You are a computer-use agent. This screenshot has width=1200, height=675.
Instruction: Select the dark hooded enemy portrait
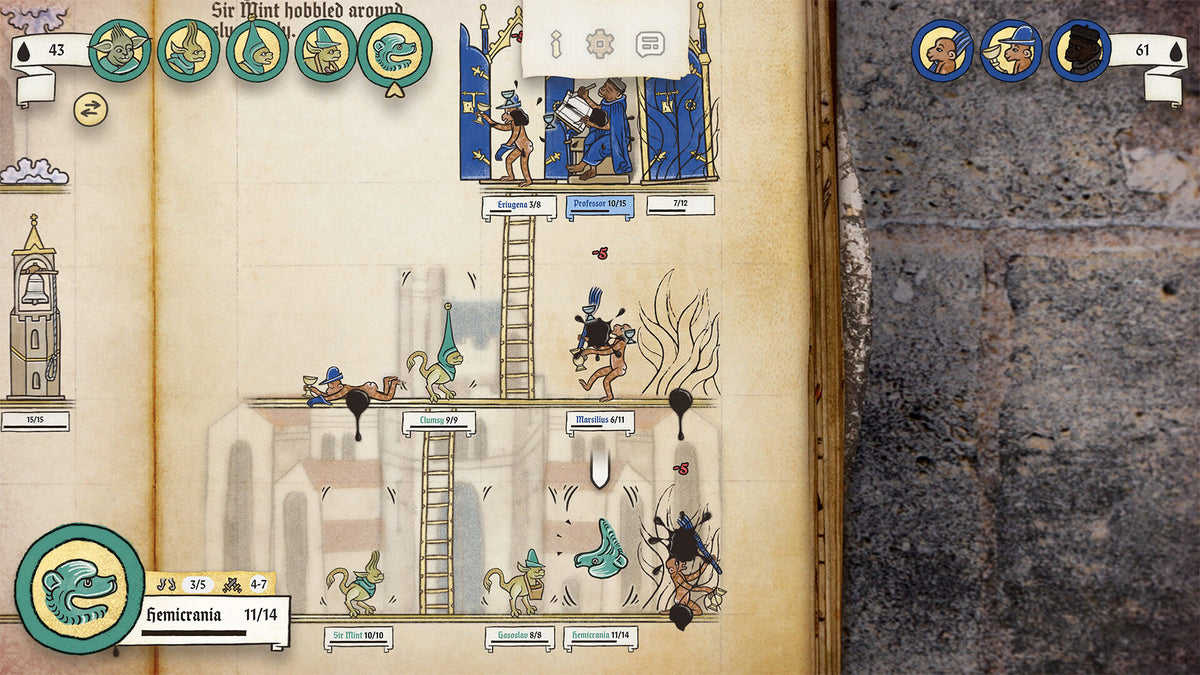pyautogui.click(x=1080, y=50)
